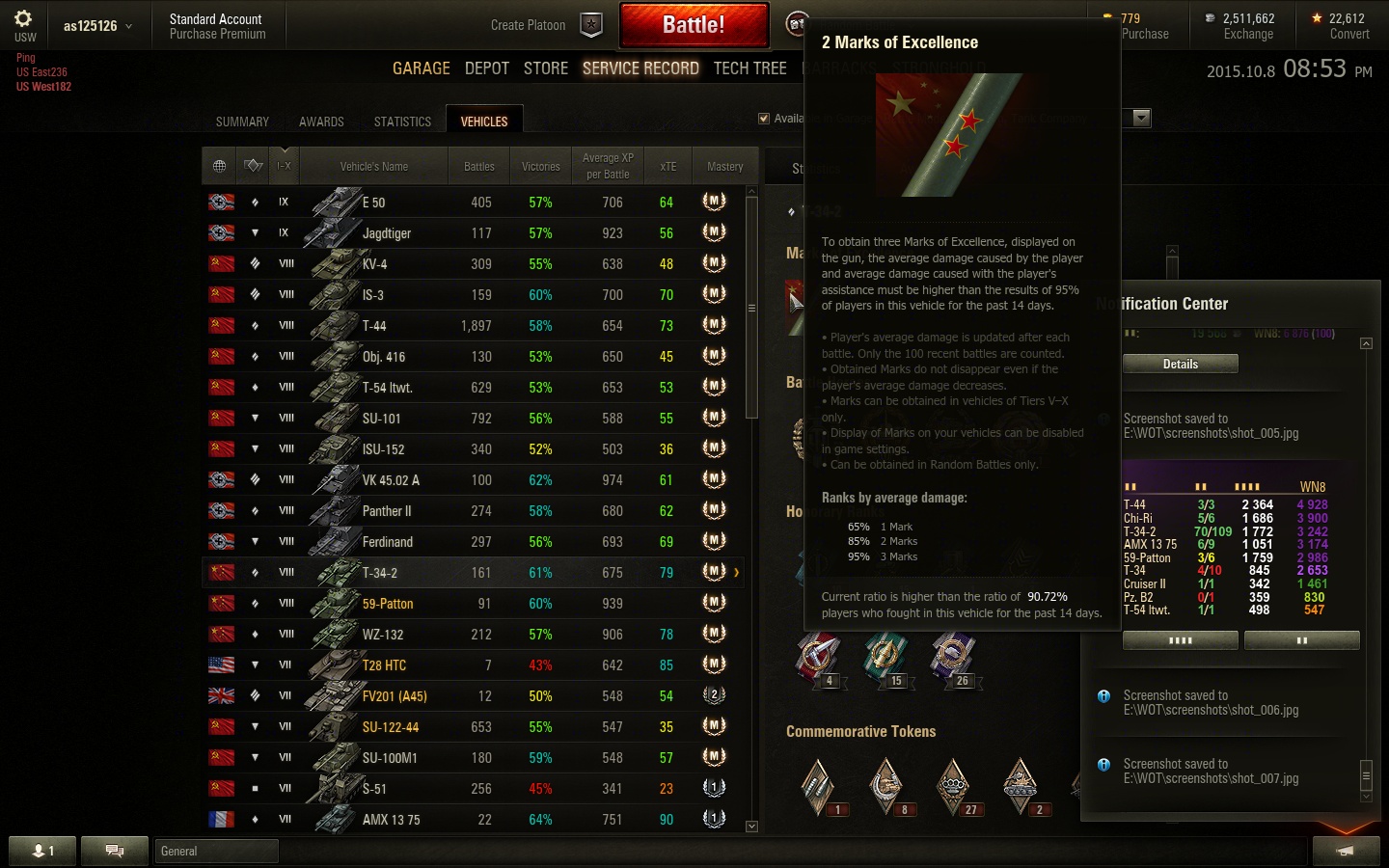The width and height of the screenshot is (1389, 868).
Task: Click the General chat channel tab
Action: click(x=216, y=851)
